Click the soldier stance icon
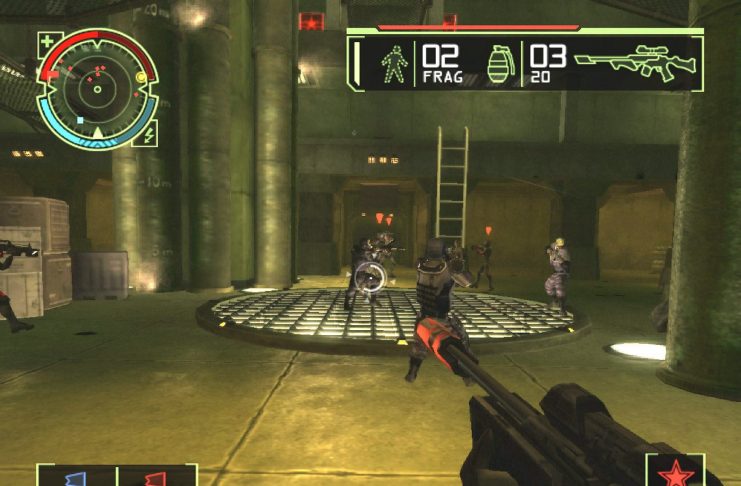741x486 pixels. coord(394,63)
